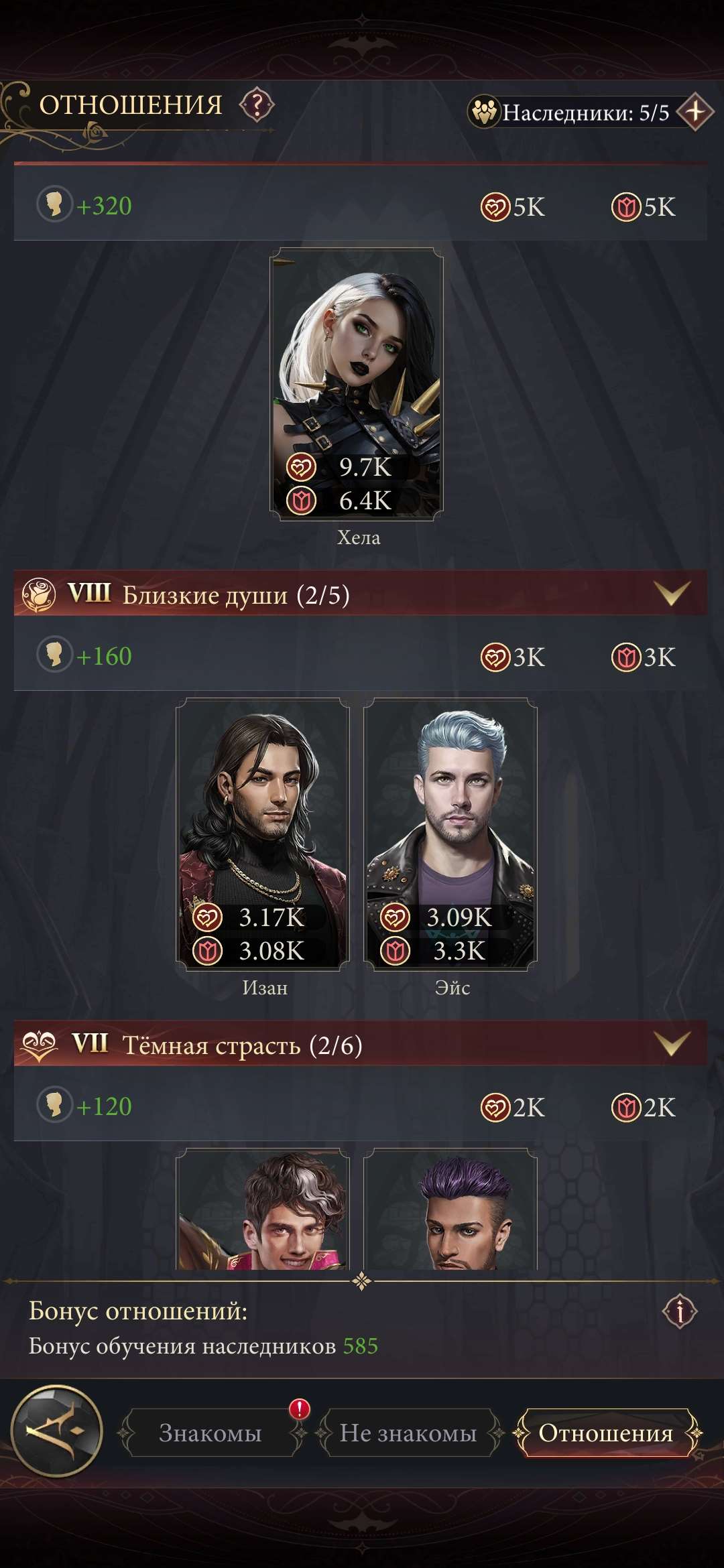724x1568 pixels.
Task: Select the Хела character card
Action: 357,384
